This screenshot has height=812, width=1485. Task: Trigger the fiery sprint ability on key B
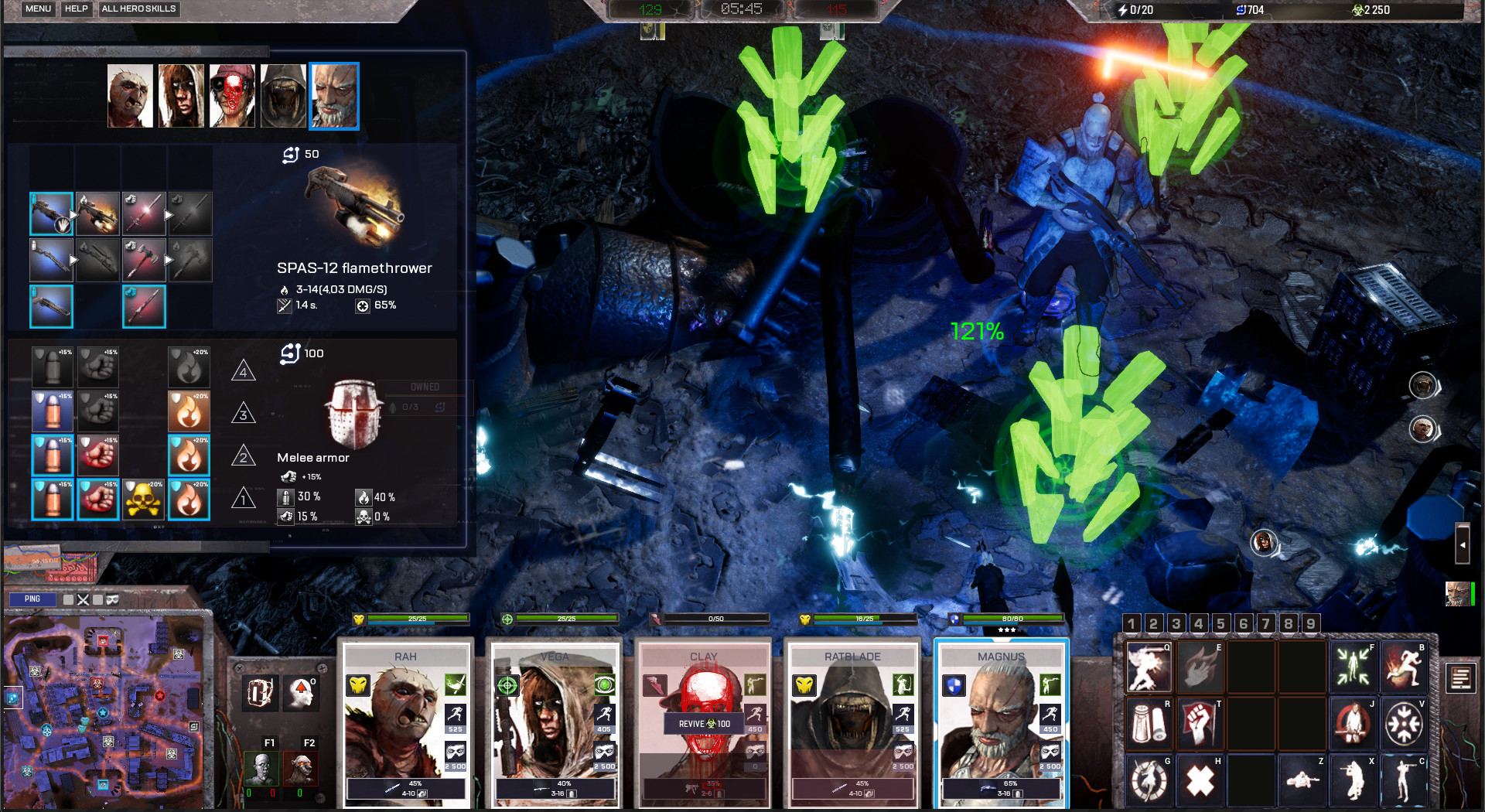1404,667
